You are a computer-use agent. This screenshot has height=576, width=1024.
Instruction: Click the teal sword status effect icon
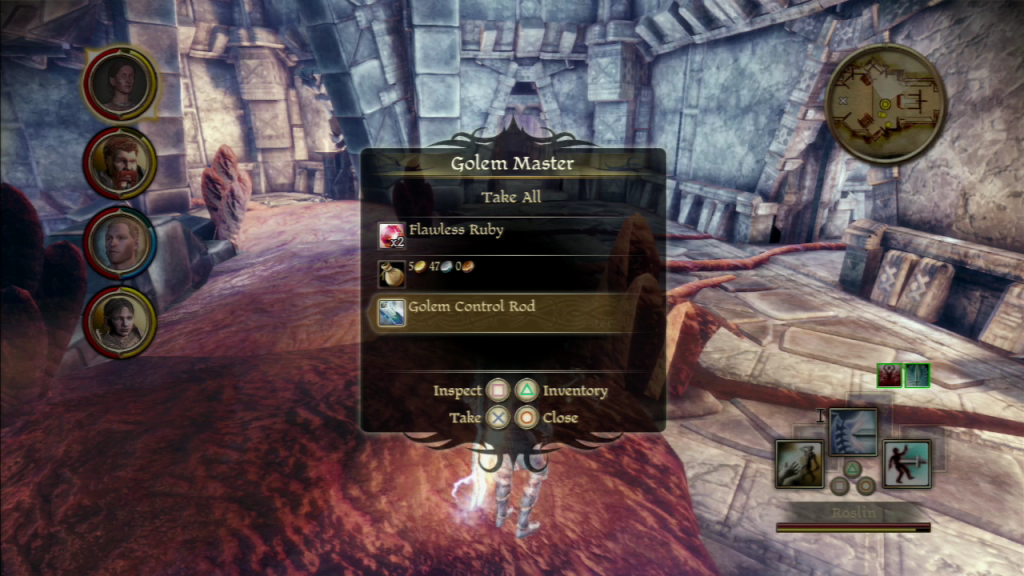point(917,375)
